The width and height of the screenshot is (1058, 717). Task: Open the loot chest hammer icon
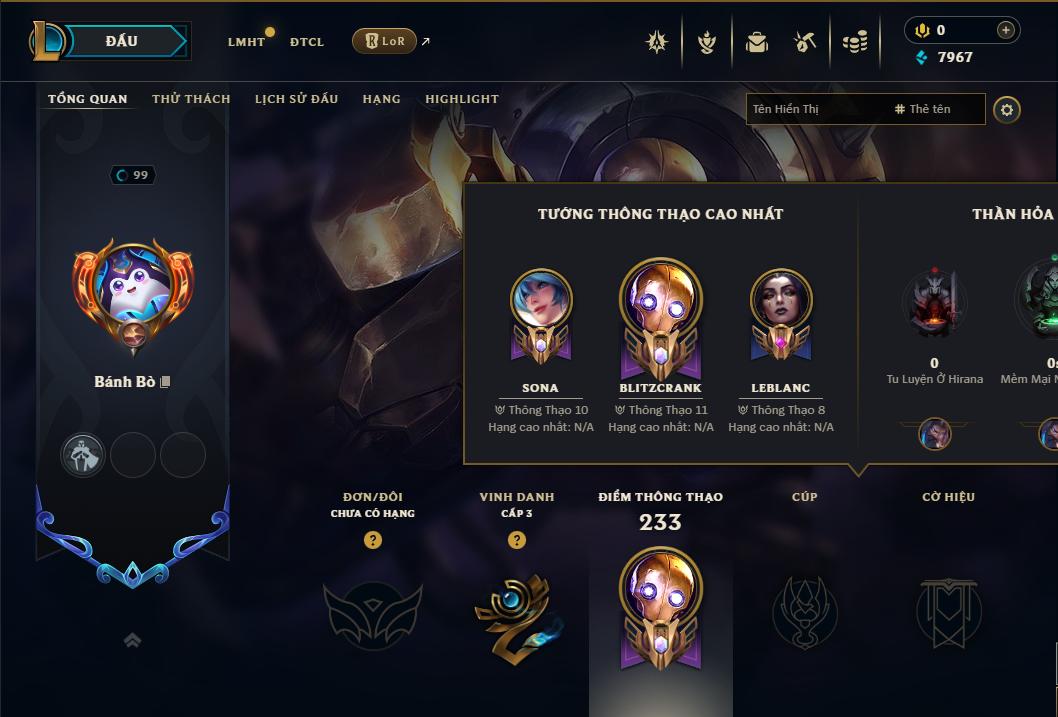(x=805, y=42)
